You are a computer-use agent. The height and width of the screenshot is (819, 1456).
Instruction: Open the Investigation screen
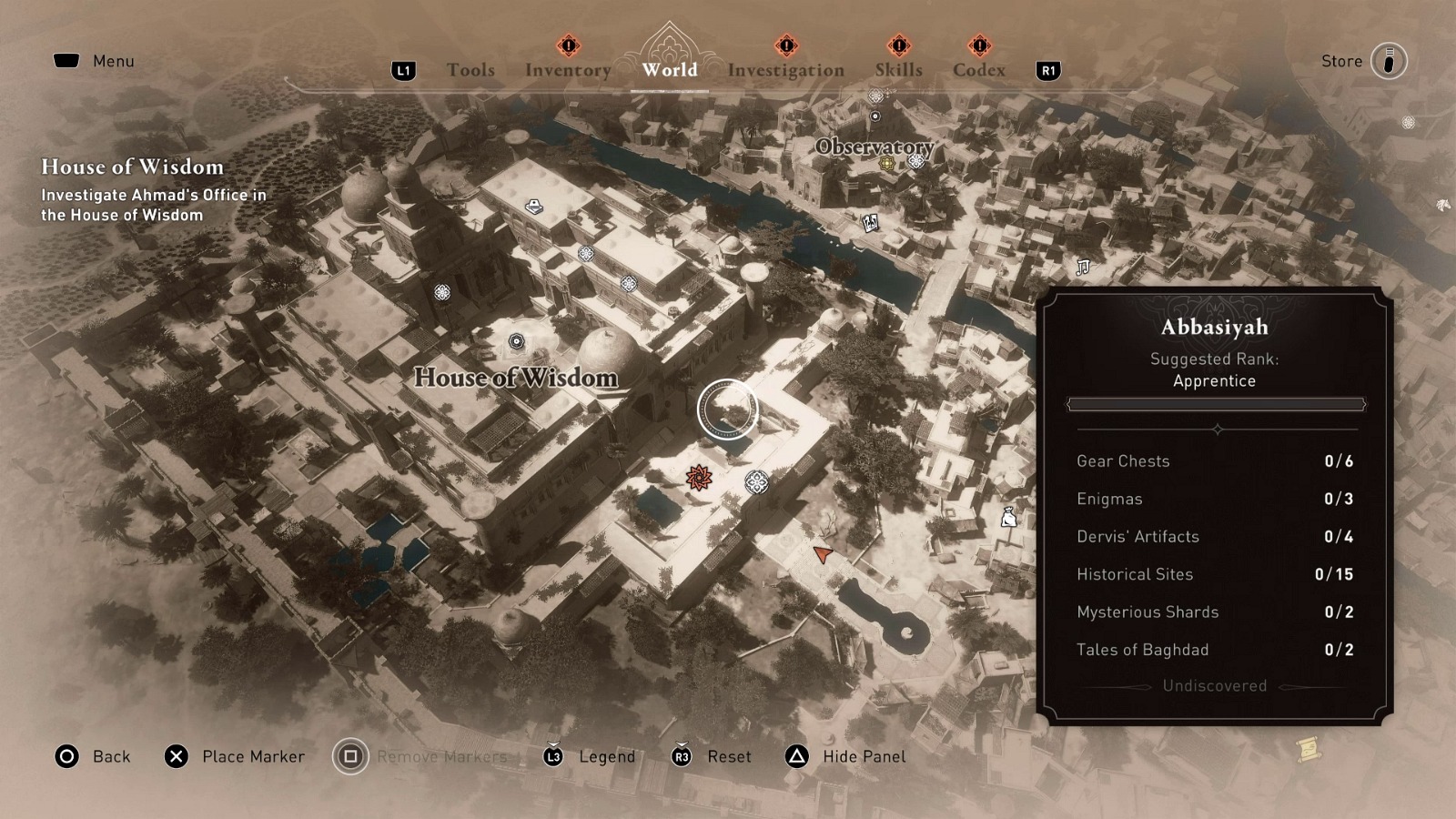784,69
